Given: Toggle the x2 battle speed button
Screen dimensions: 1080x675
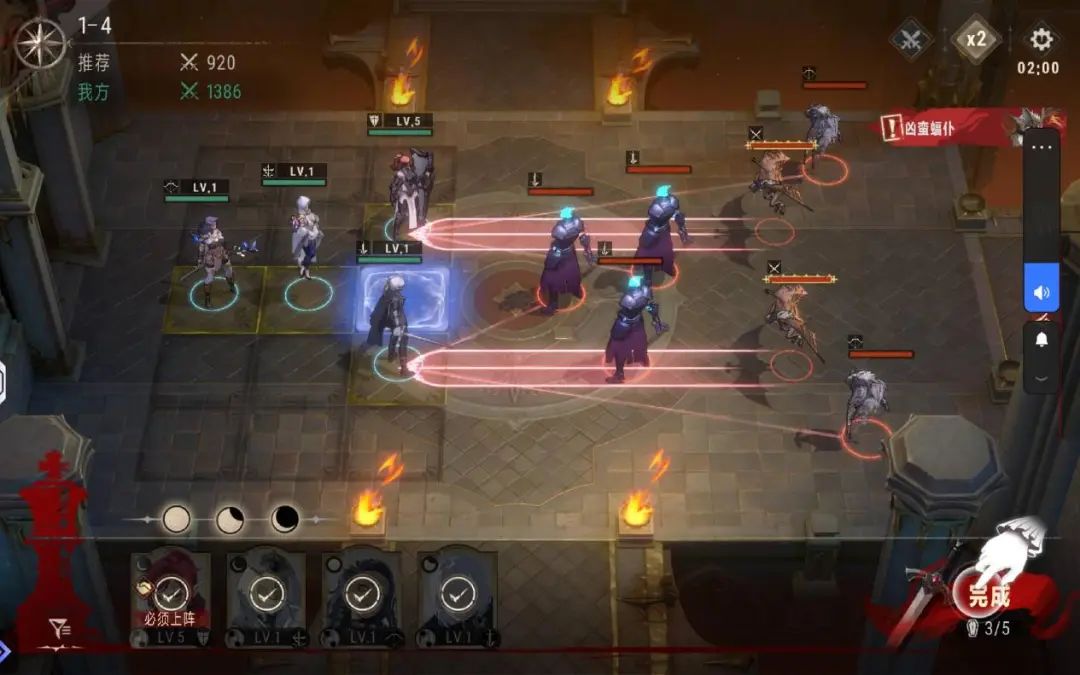Looking at the screenshot, I should tap(975, 40).
